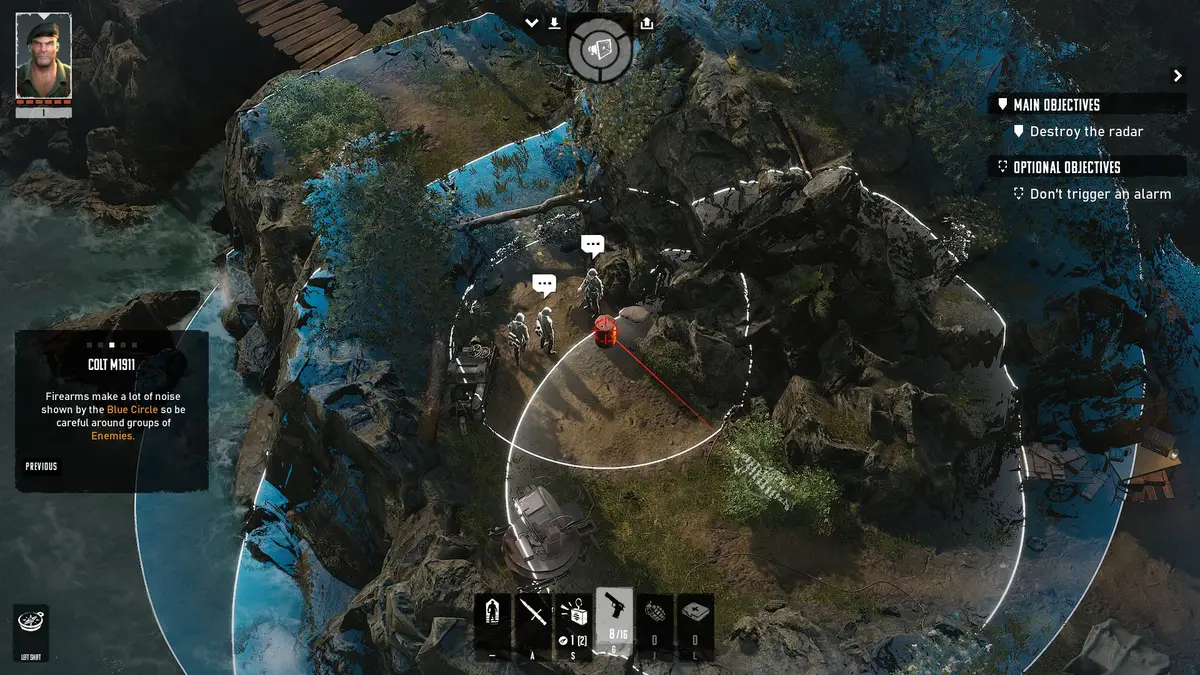
Task: Pick the hand grenade slot
Action: point(654,619)
